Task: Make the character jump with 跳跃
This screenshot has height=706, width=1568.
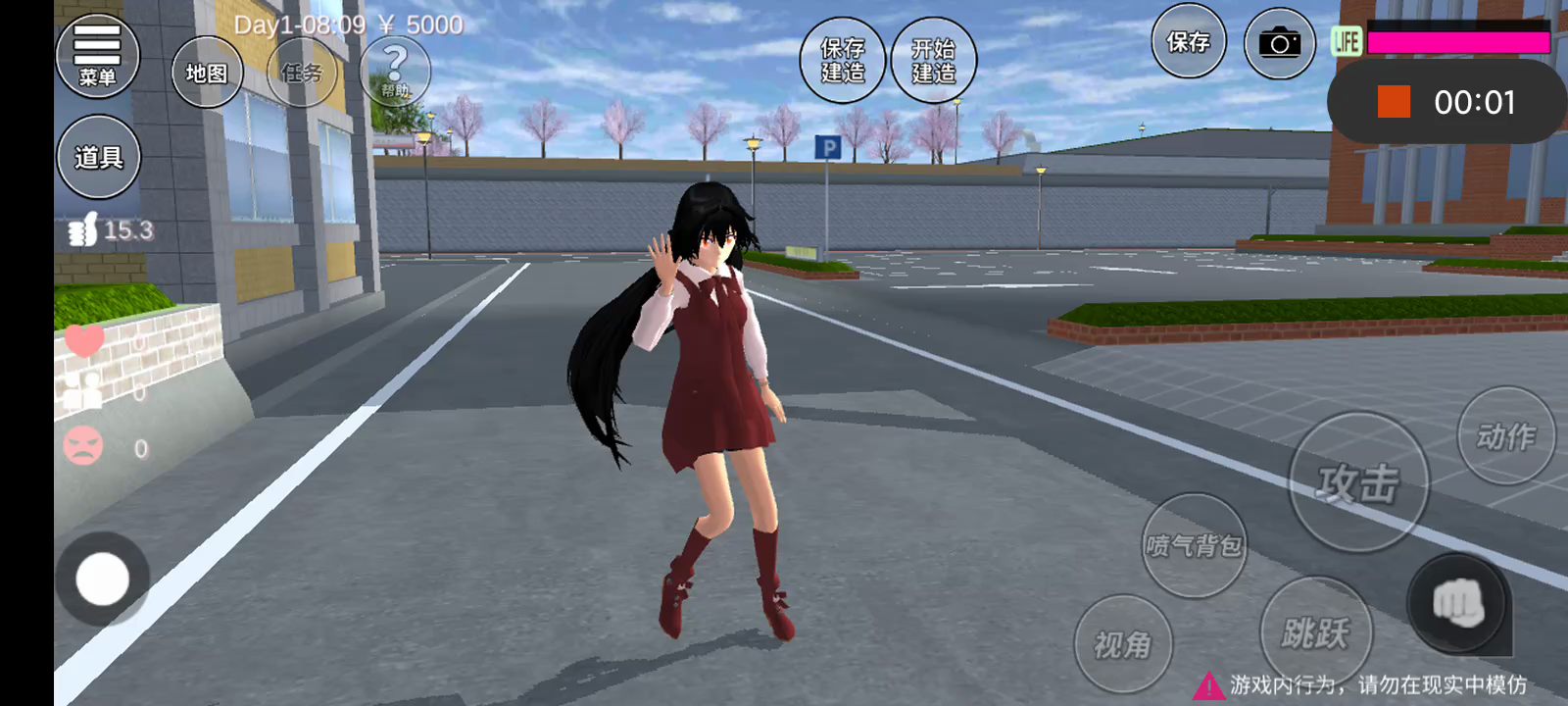Action: click(1315, 632)
